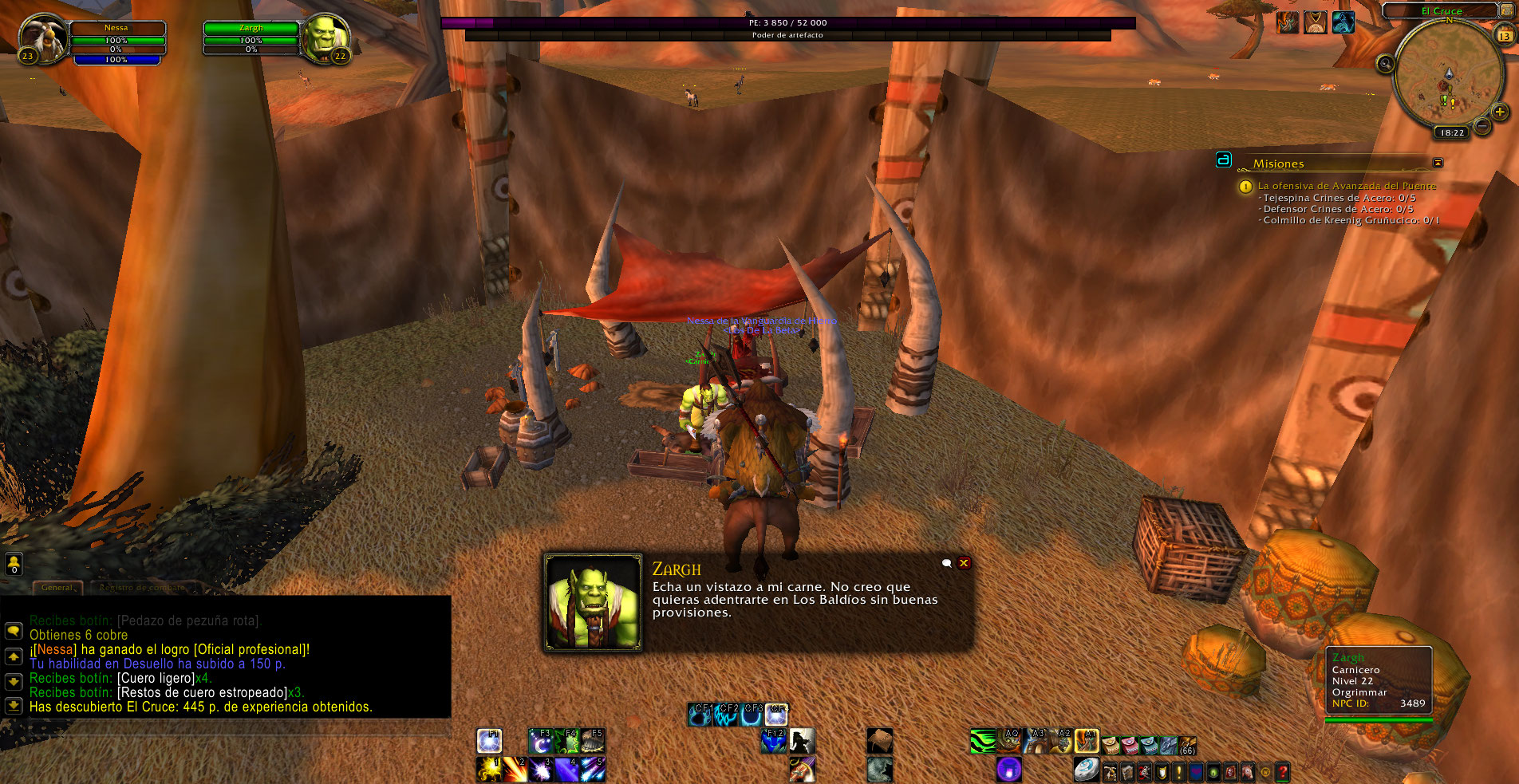Cast the ability in hotbar slot 1

click(488, 769)
